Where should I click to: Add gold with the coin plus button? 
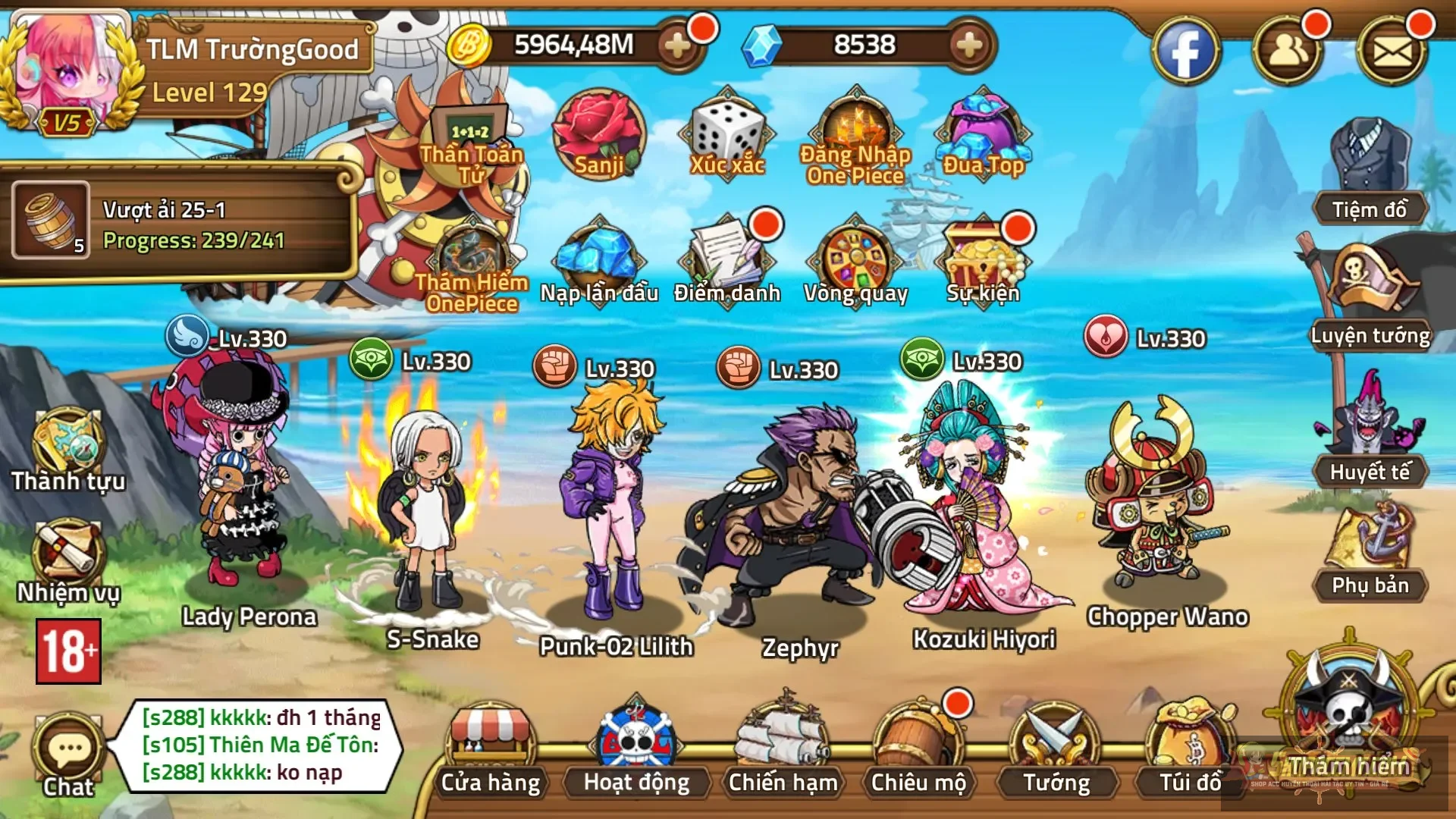[x=677, y=45]
